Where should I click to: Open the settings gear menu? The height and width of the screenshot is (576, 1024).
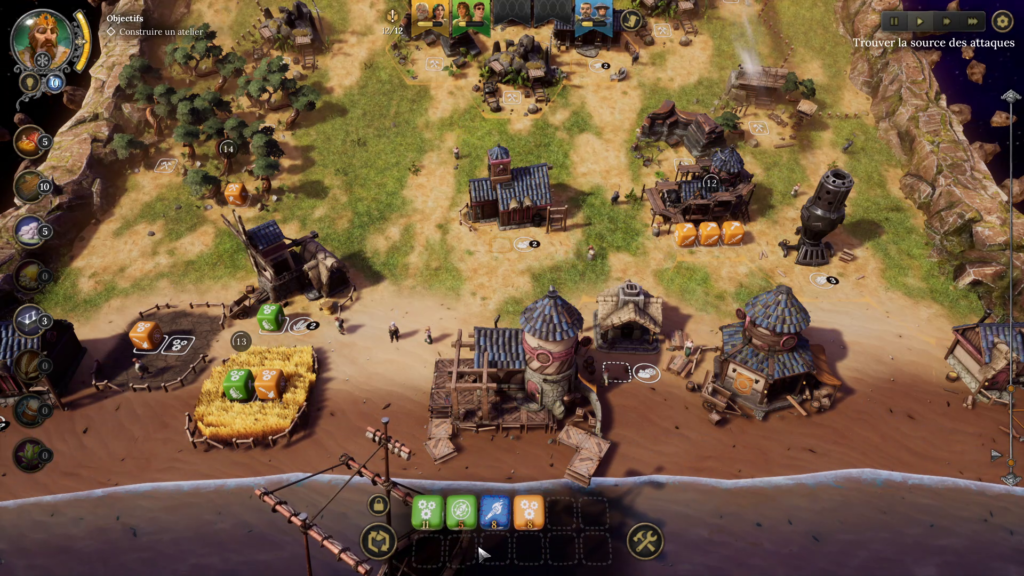click(1002, 21)
